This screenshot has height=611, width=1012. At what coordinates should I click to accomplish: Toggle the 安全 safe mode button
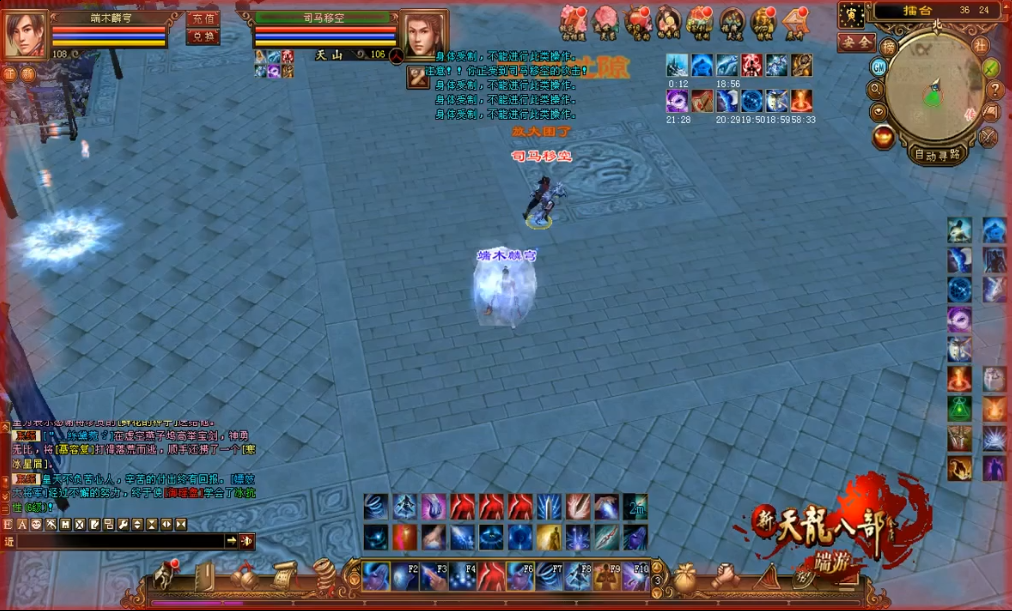856,42
